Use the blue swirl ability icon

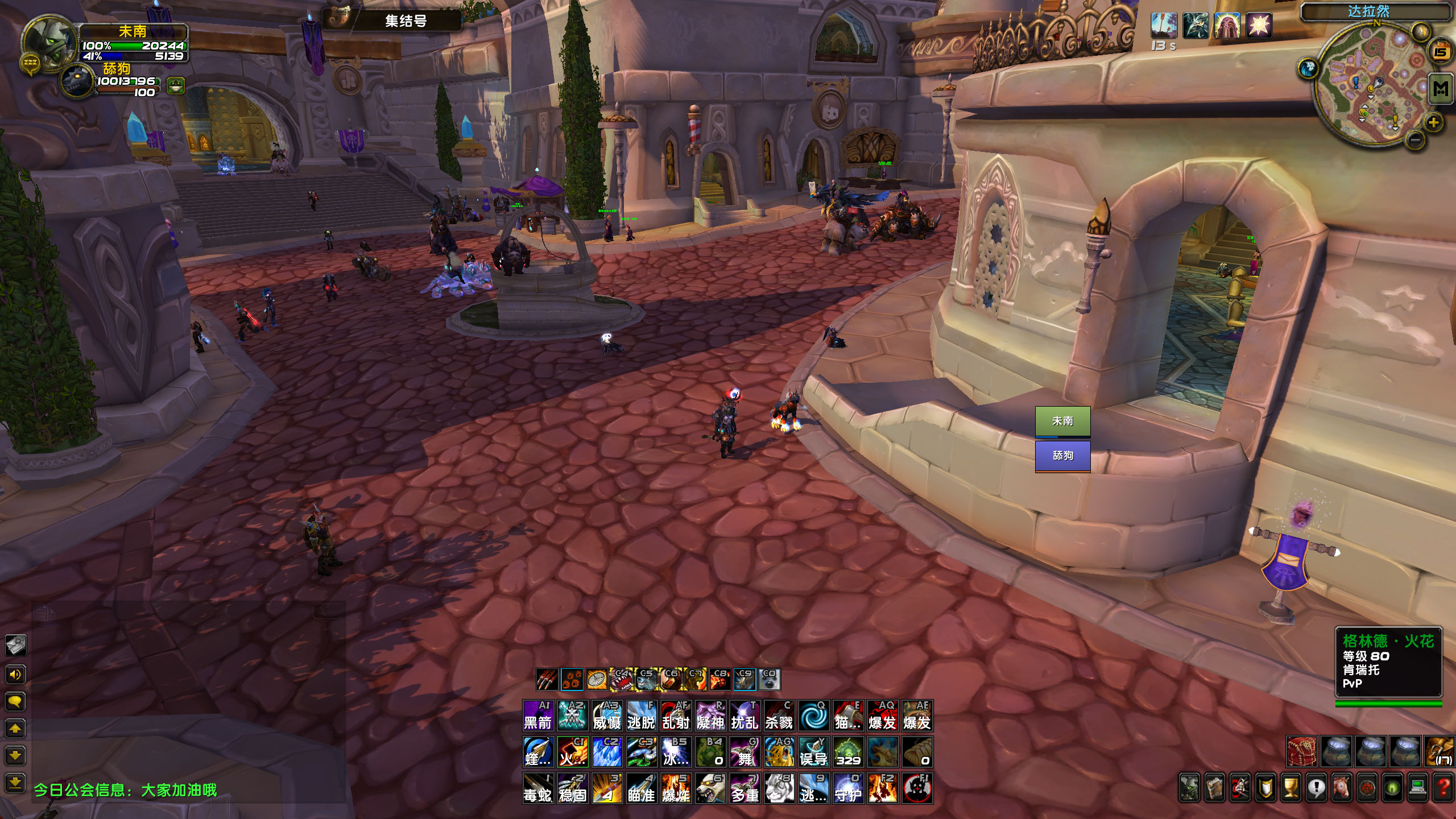813,715
